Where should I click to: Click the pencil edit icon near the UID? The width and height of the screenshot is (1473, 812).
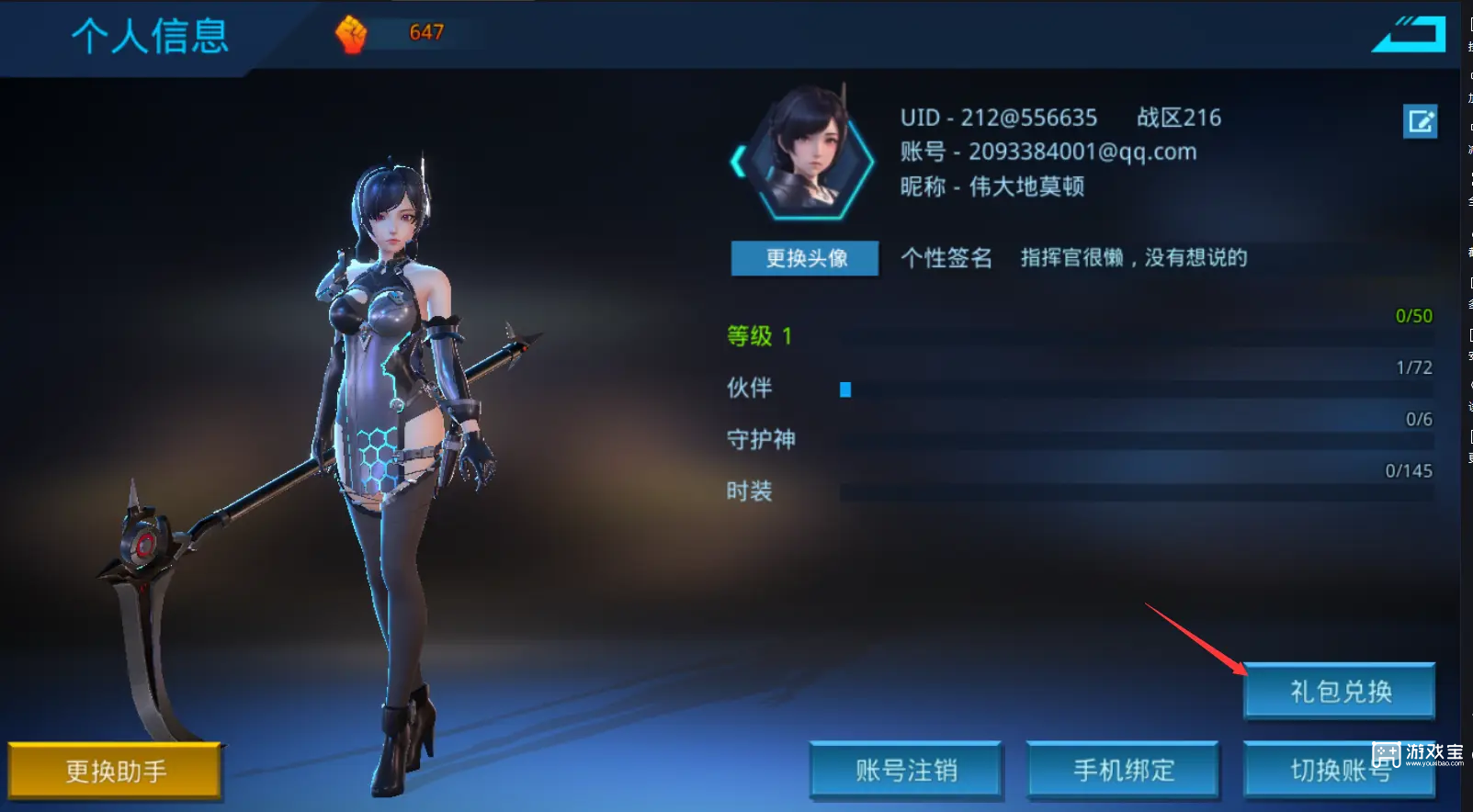tap(1422, 120)
